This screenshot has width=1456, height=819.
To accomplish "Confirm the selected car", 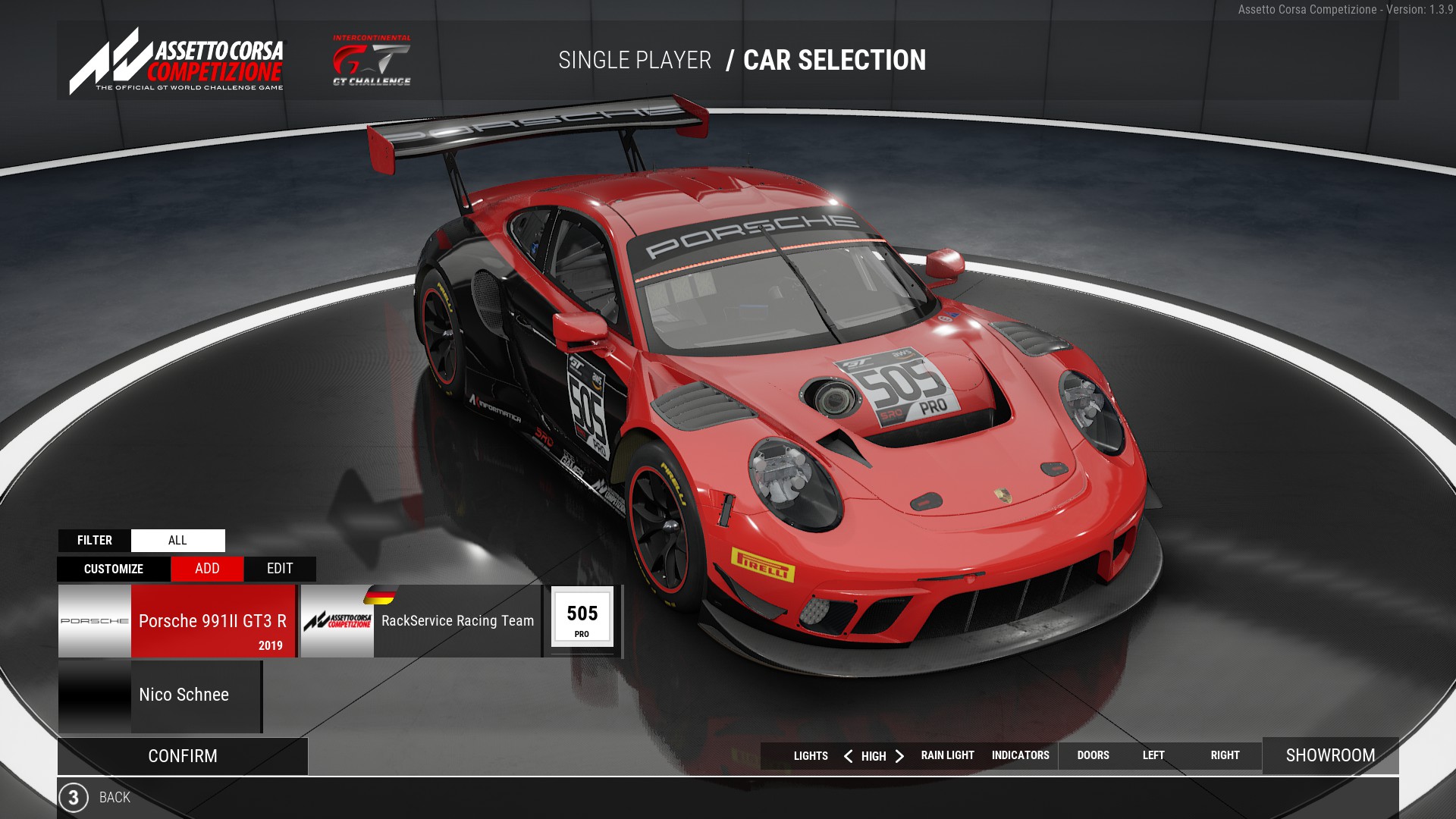I will coord(183,756).
